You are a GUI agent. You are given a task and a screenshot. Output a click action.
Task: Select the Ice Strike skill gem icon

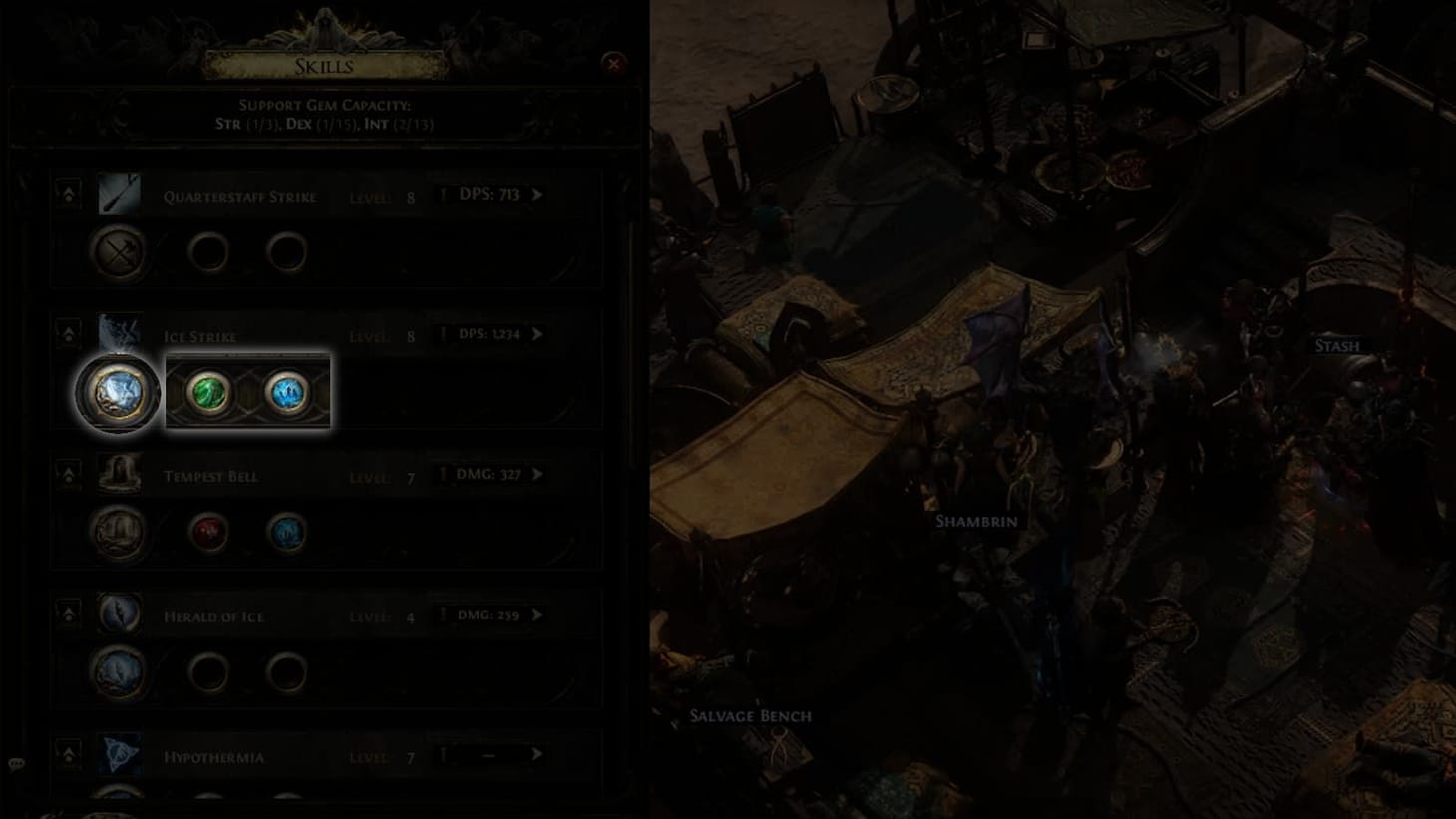tap(121, 330)
